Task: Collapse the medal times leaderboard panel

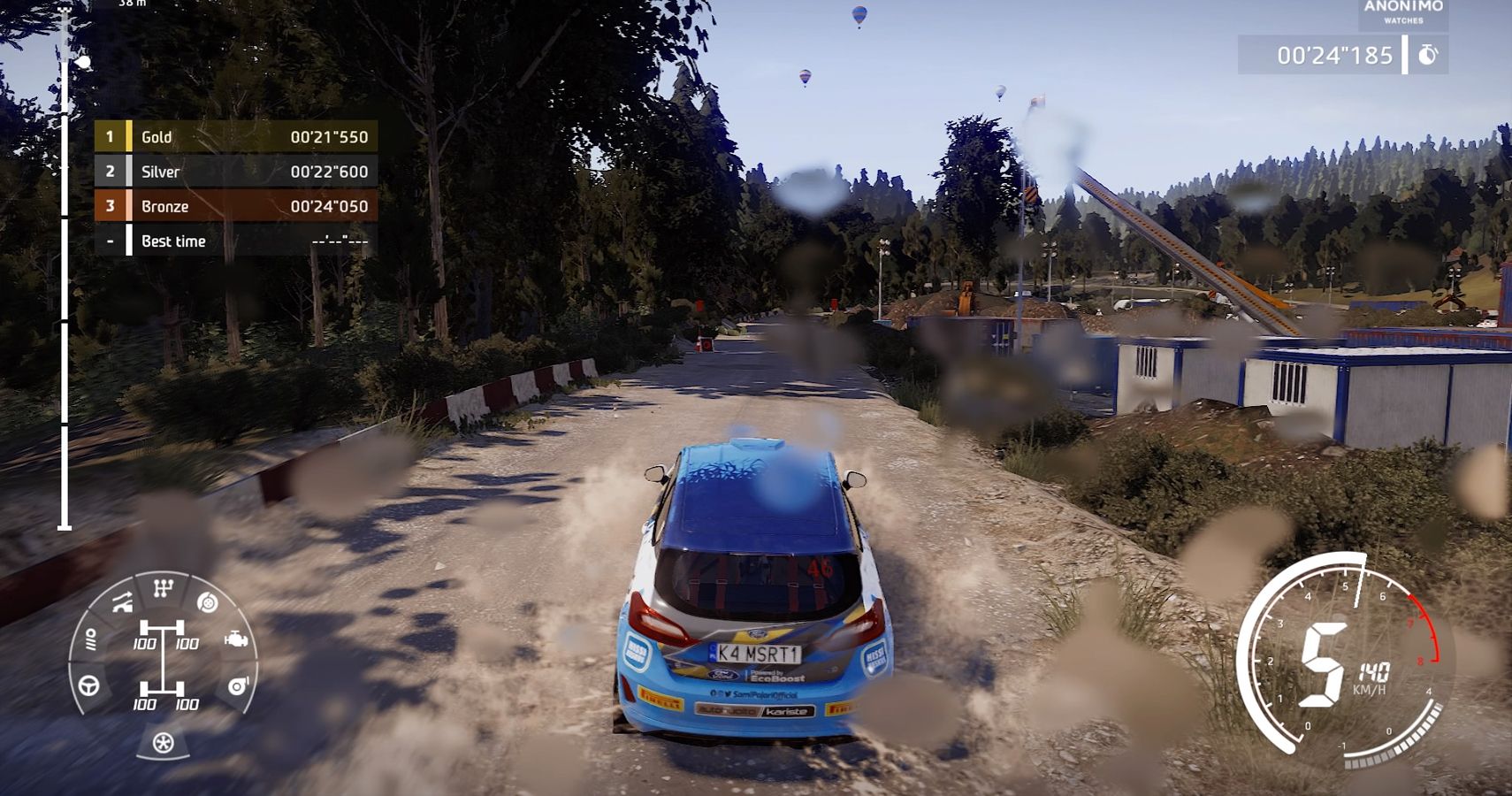Action: (x=239, y=188)
